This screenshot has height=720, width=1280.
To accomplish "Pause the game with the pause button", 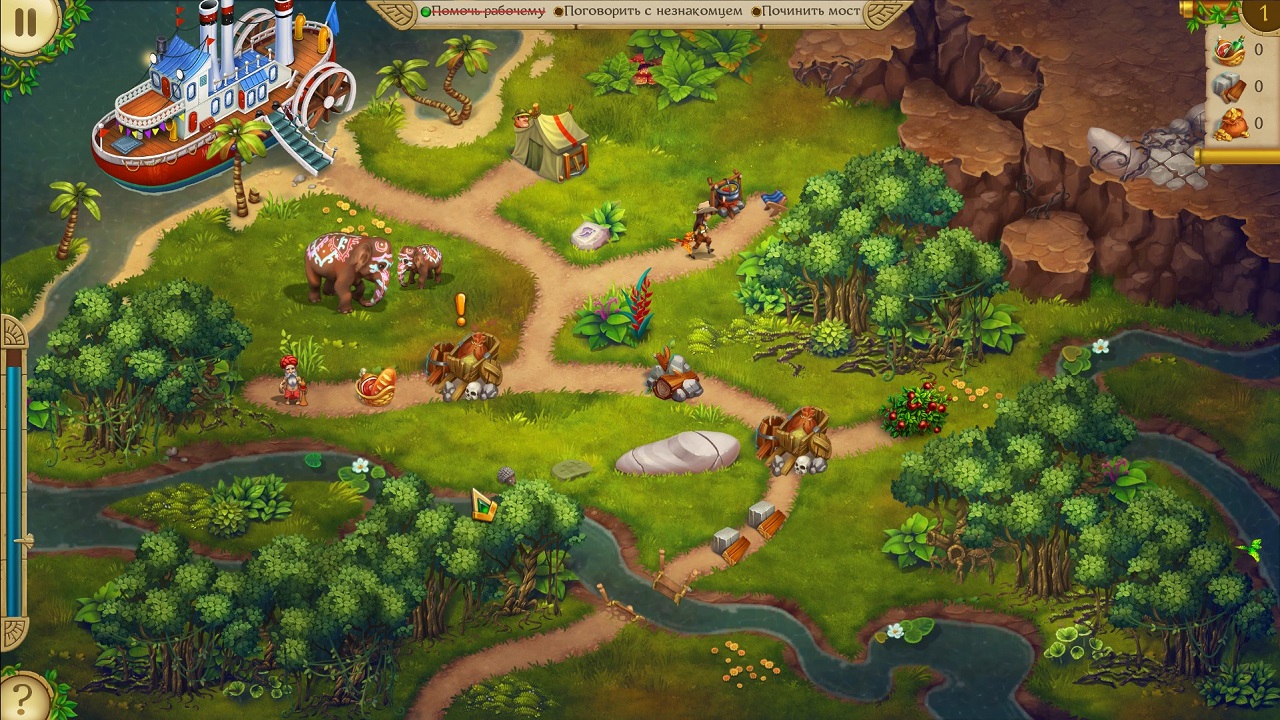I will click(24, 24).
